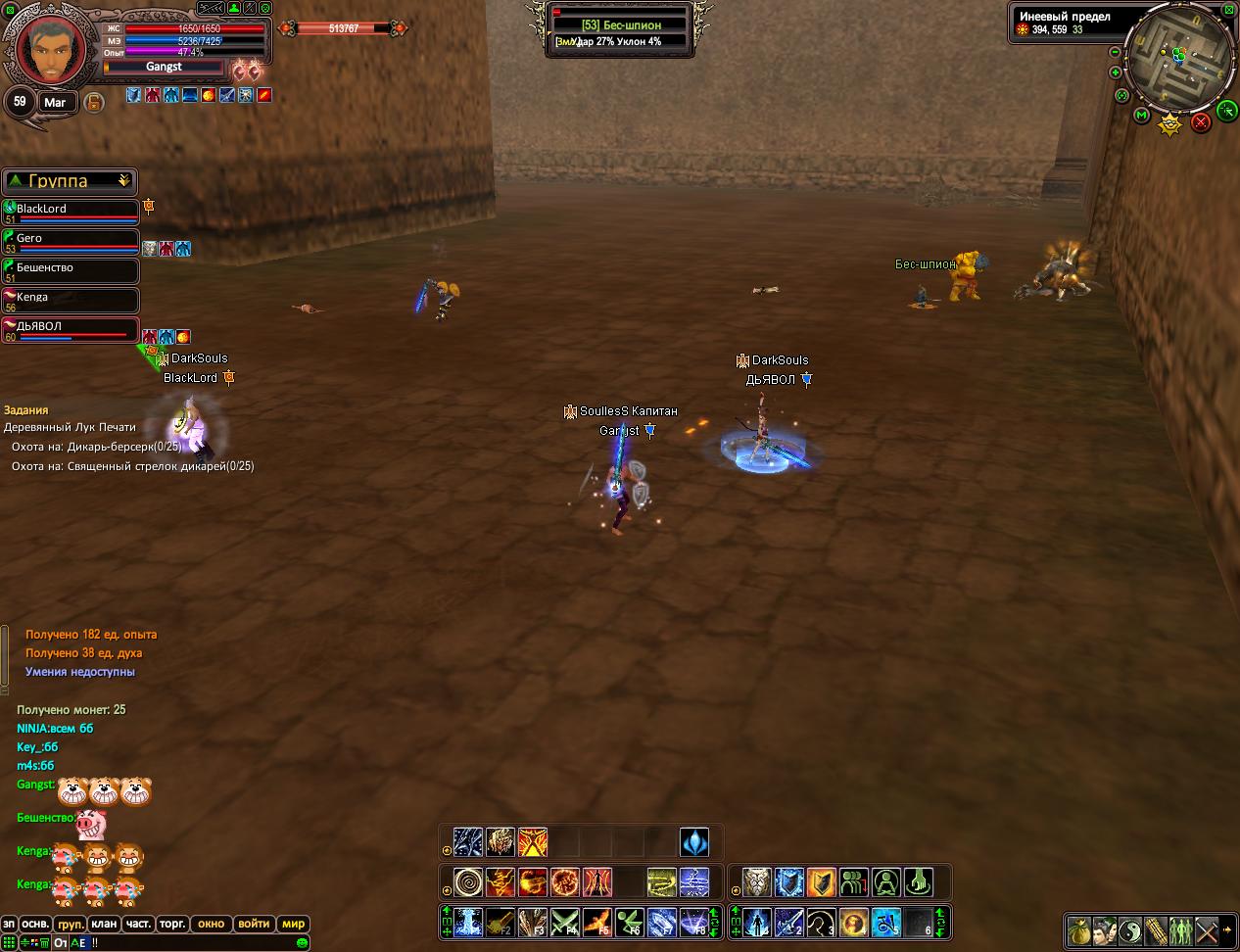
Task: Open the world map with the M button
Action: 1141,116
